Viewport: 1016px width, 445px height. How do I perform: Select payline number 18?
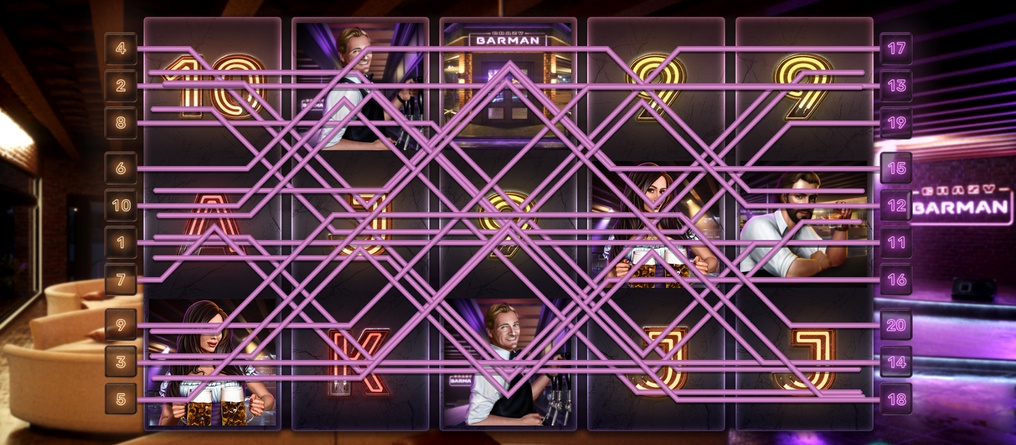896,399
